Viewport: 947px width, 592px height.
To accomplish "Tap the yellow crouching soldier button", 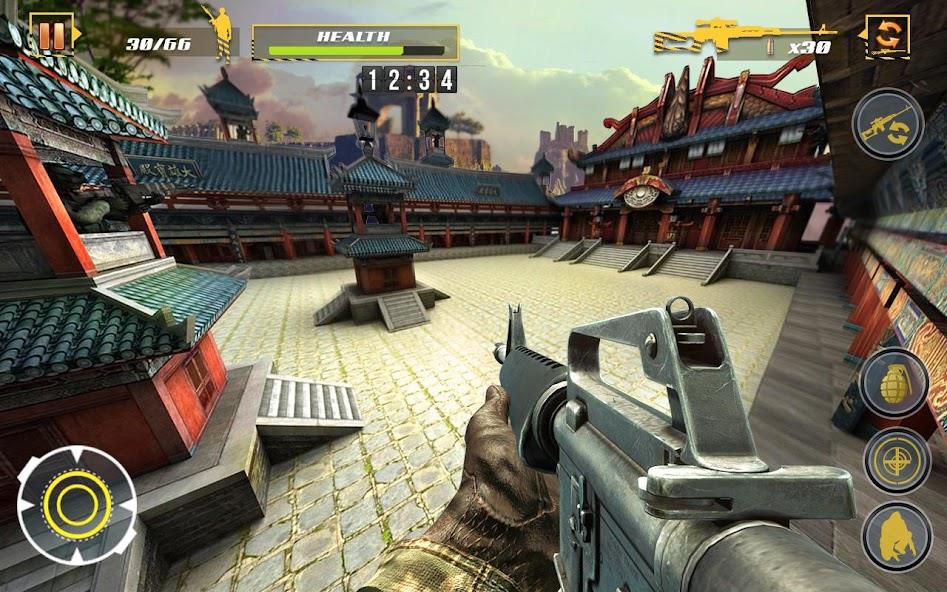I will [897, 537].
